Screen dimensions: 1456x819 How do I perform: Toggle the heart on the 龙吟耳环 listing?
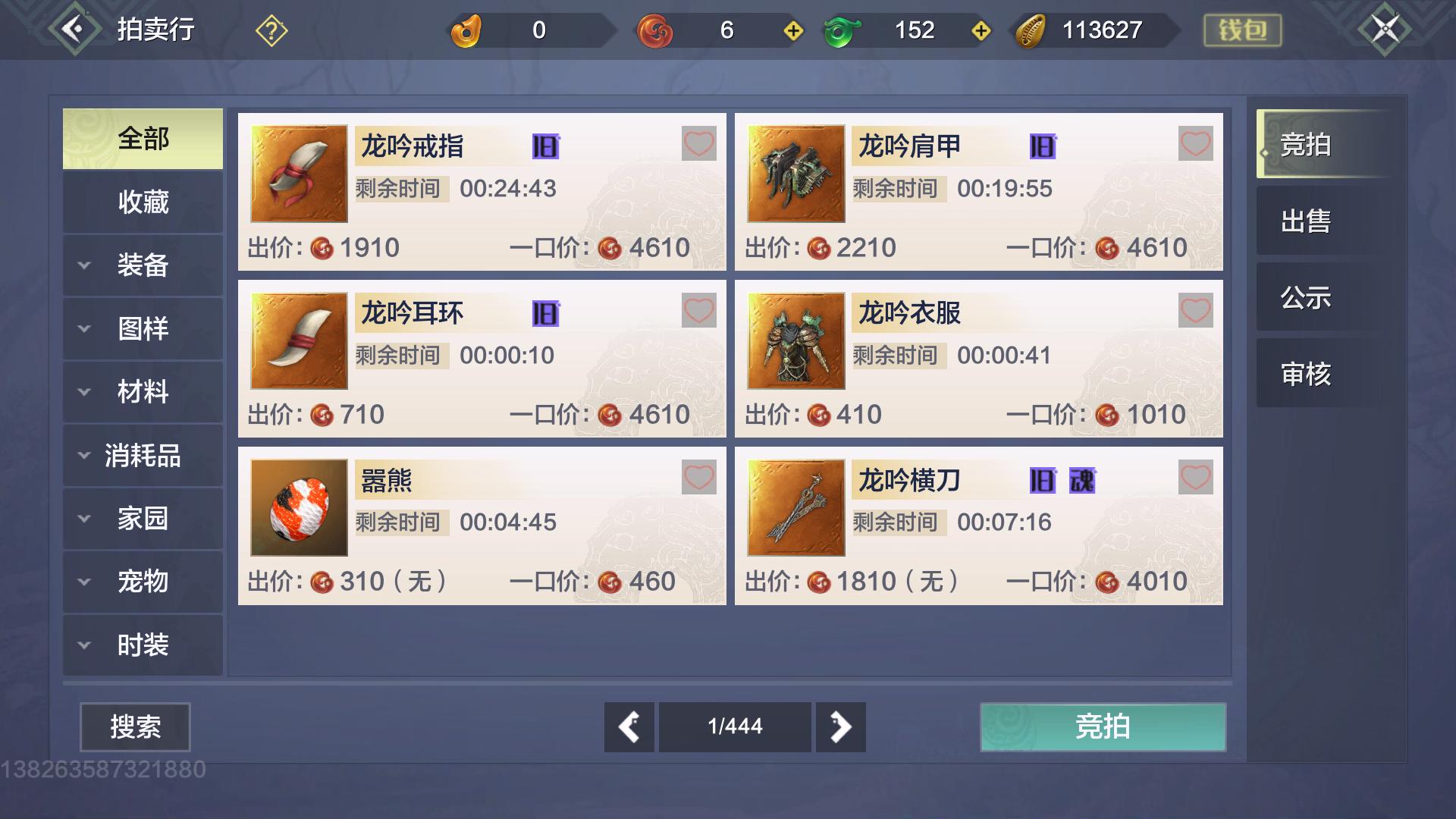(699, 309)
